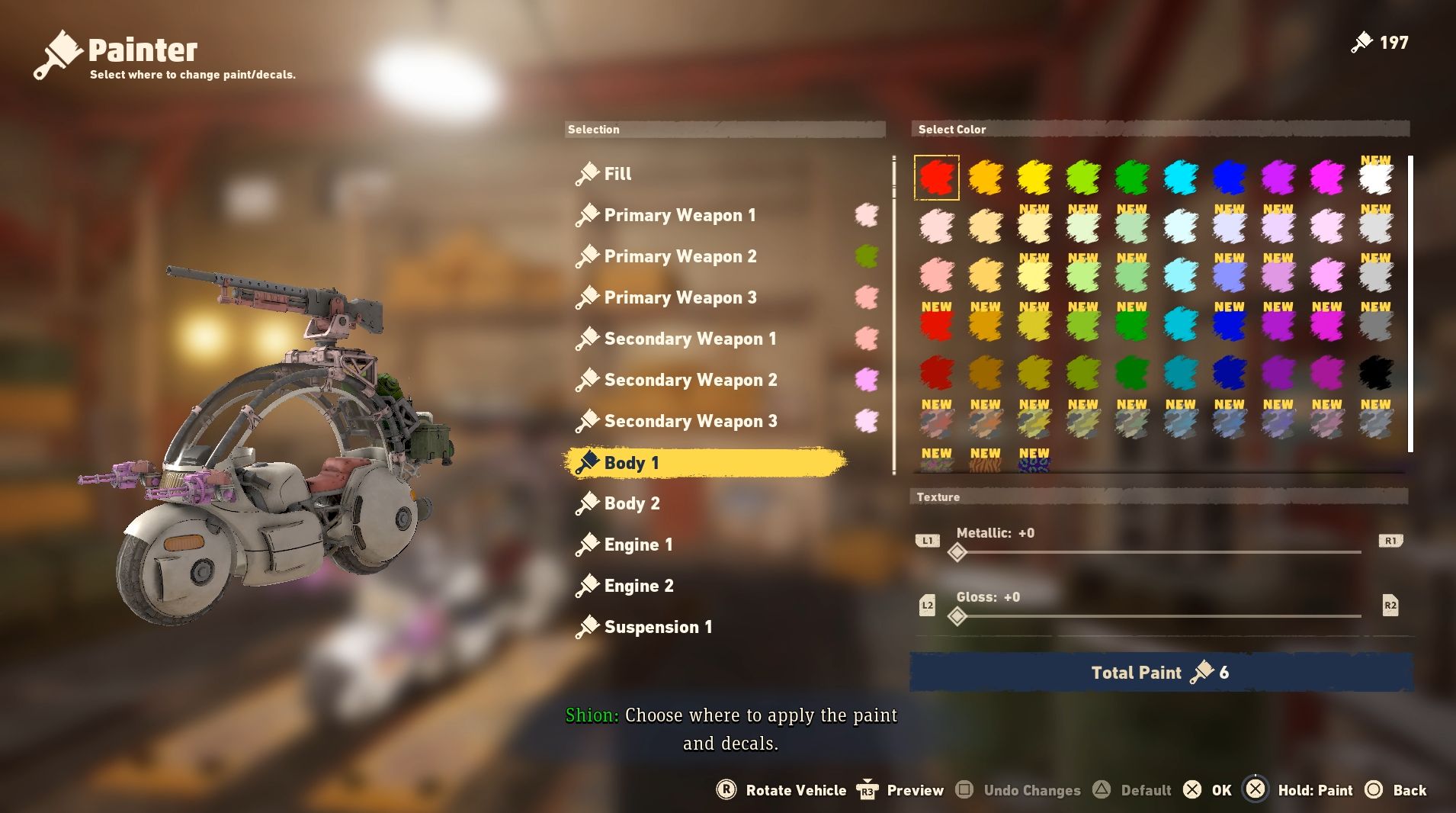Apply the bright cyan color swatch
1456x813 pixels.
(1180, 178)
